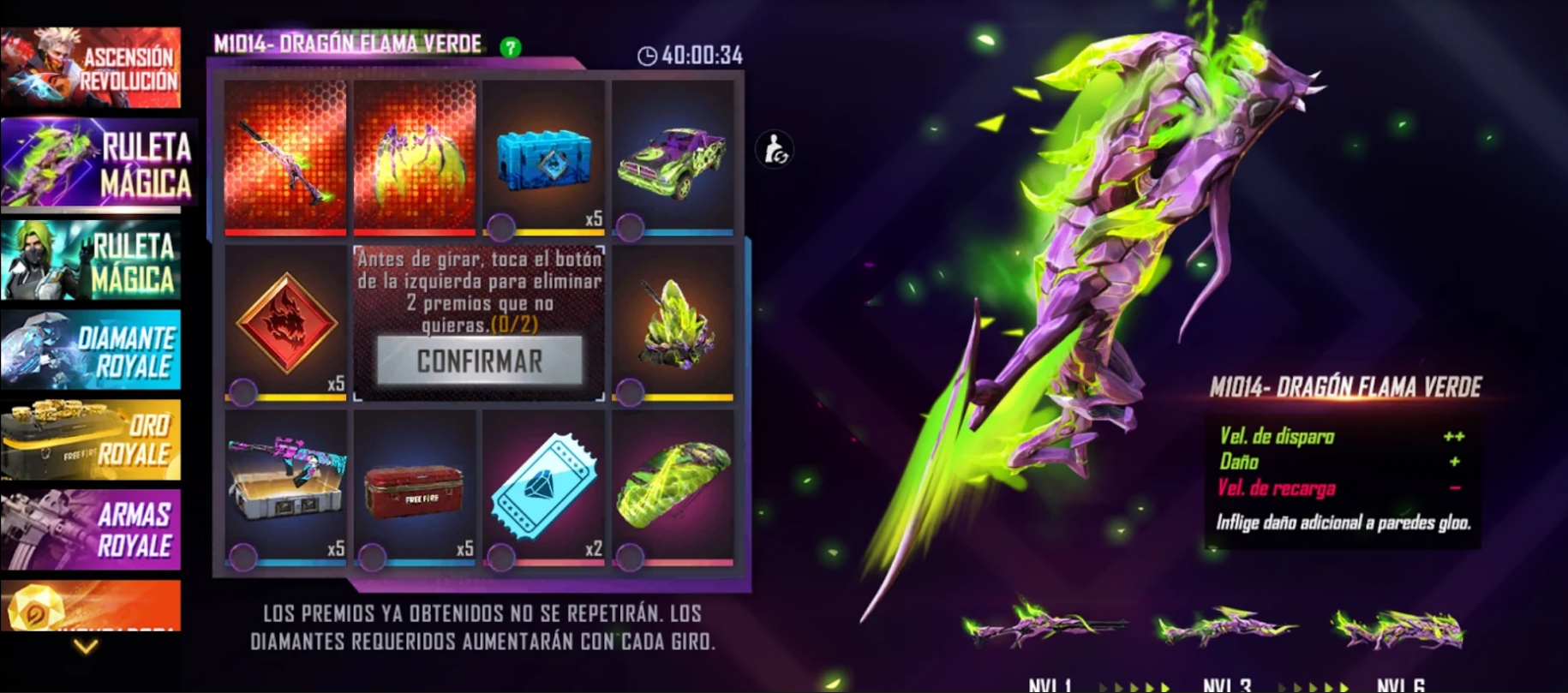This screenshot has width=1568, height=693.
Task: Toggle the character preview icon
Action: [x=775, y=150]
